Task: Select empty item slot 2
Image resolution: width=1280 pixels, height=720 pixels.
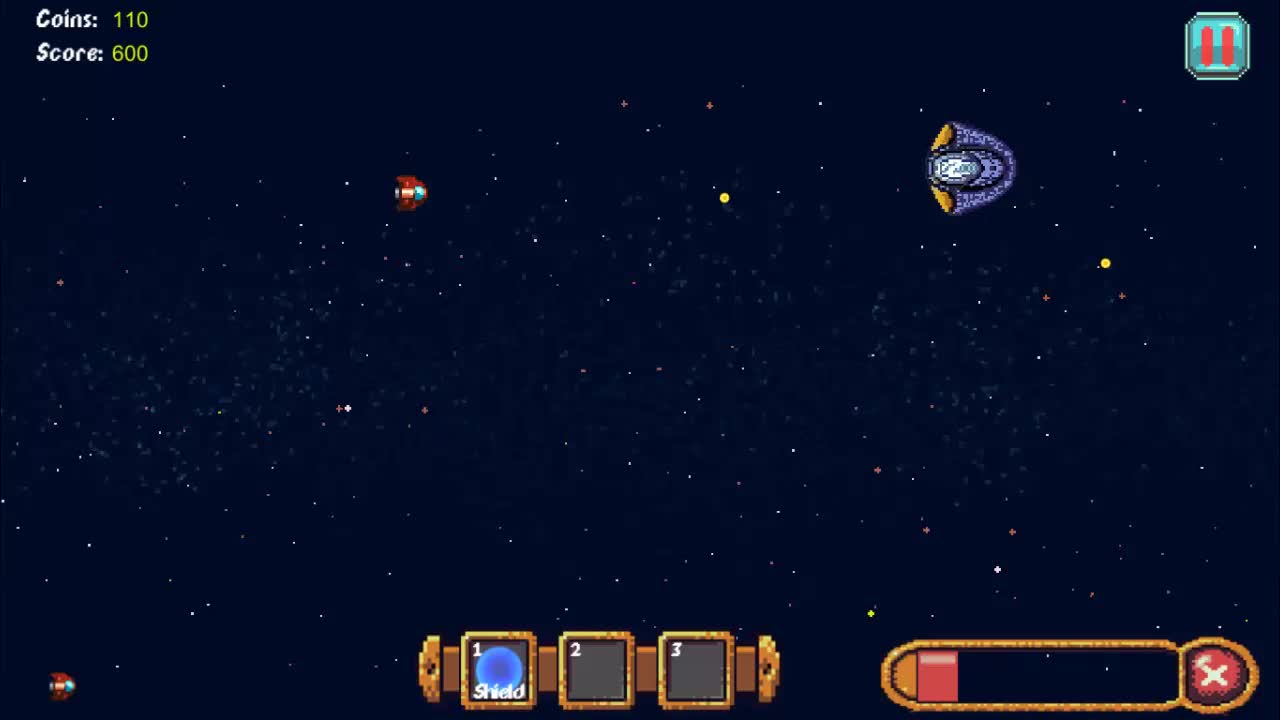Action: tap(595, 670)
